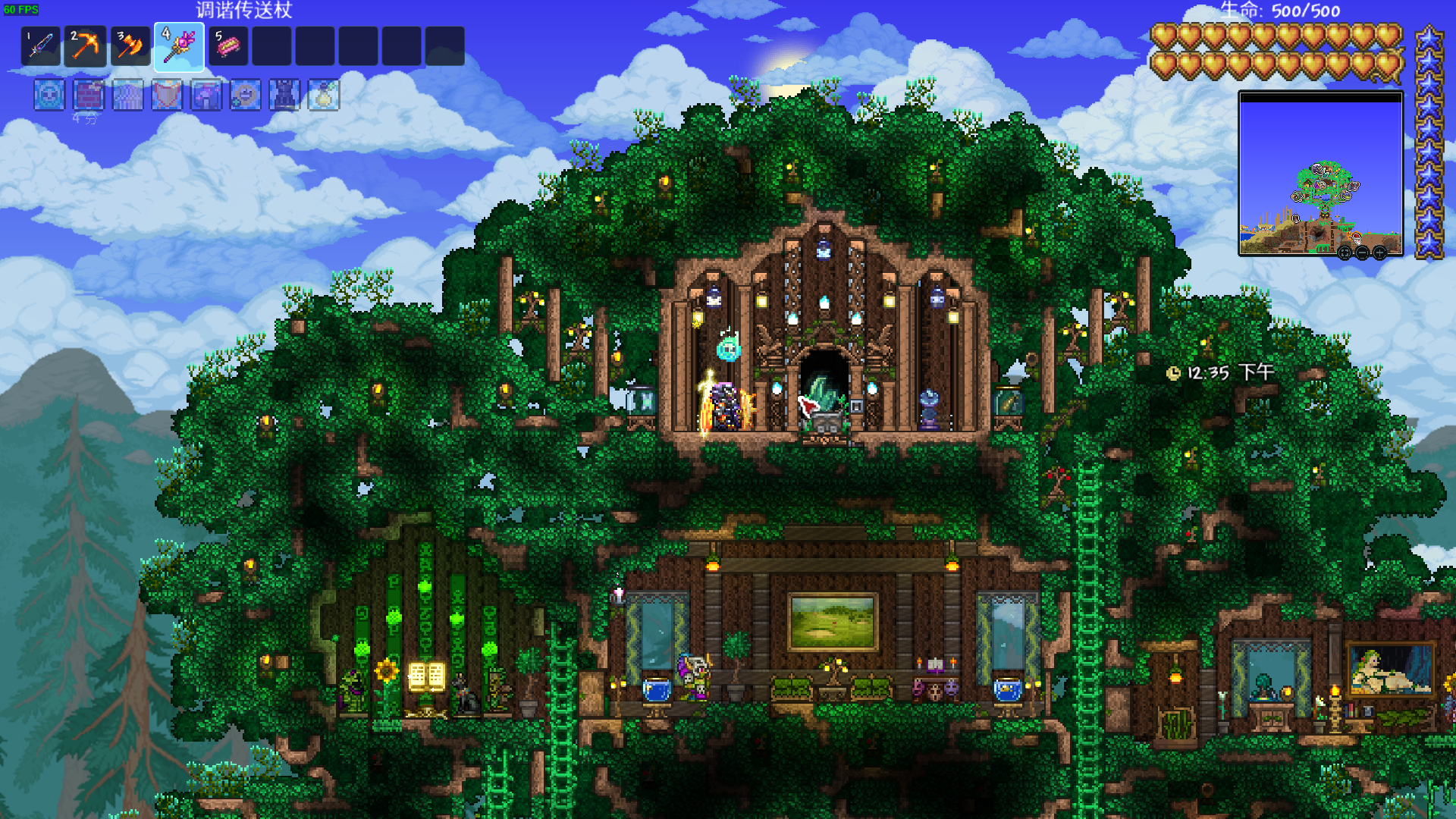Click the shield buff icon
Image resolution: width=1456 pixels, height=819 pixels.
point(167,96)
